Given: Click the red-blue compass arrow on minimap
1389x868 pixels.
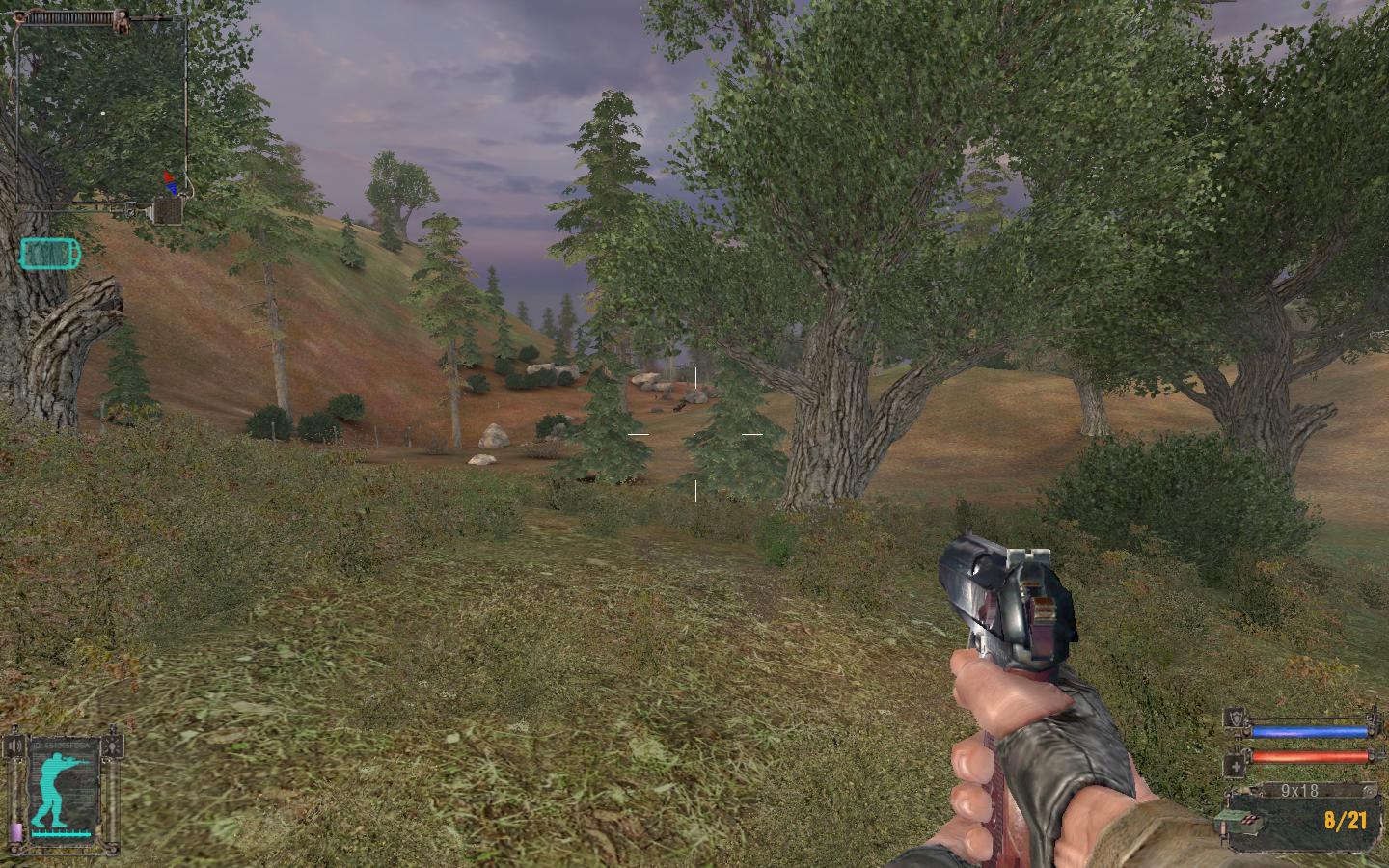Looking at the screenshot, I should [x=171, y=183].
